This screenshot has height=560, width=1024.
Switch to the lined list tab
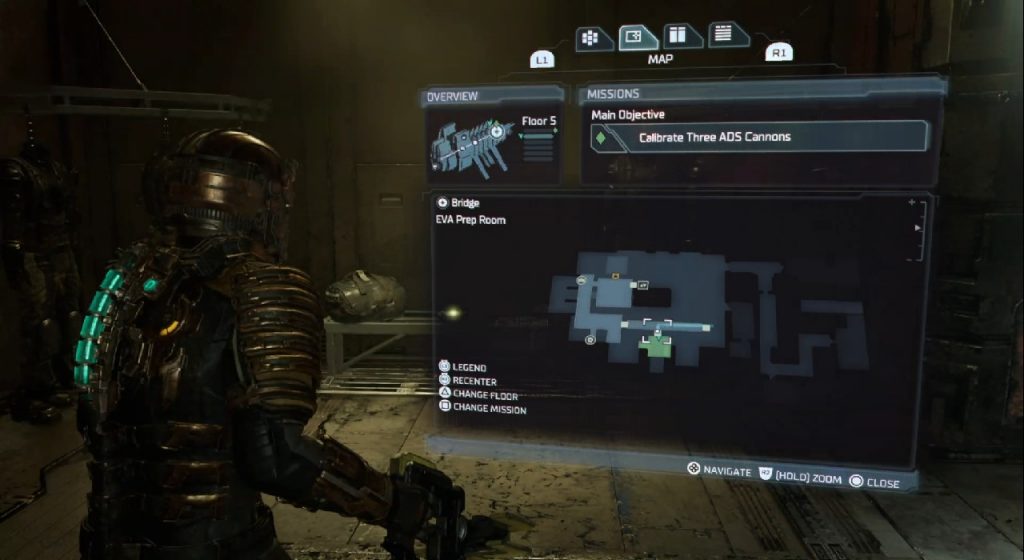(x=729, y=34)
